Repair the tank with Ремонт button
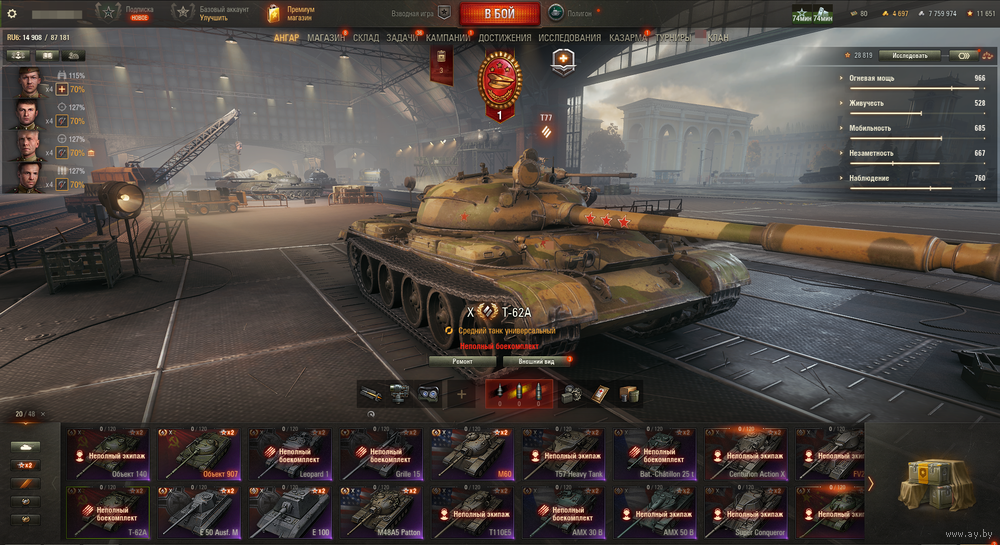 (x=463, y=360)
